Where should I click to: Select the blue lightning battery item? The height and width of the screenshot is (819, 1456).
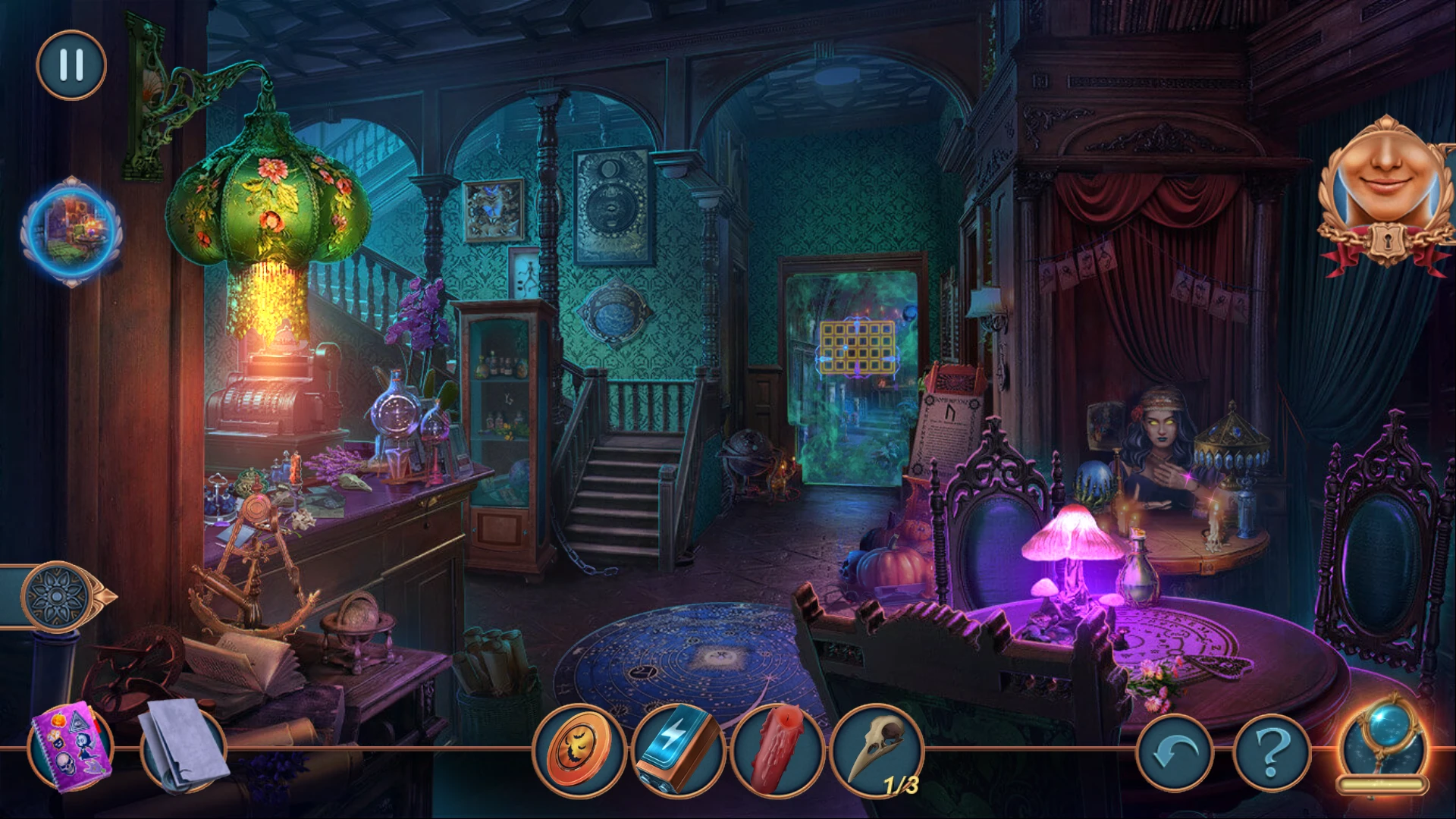[678, 750]
